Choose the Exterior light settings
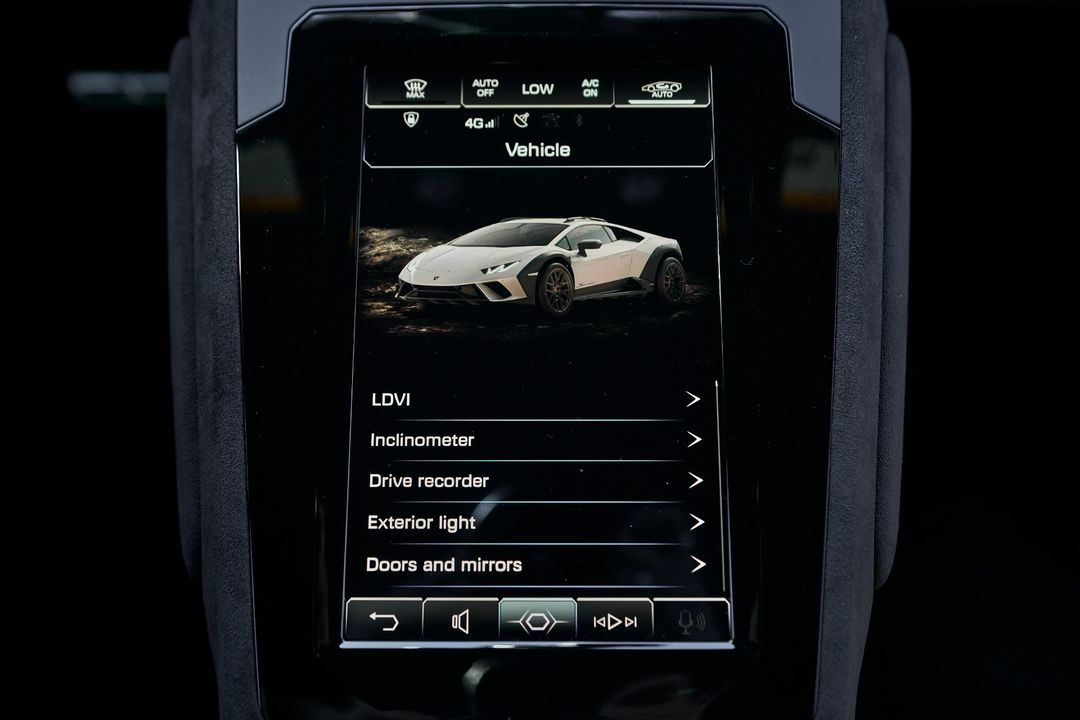The image size is (1080, 720). (x=536, y=522)
